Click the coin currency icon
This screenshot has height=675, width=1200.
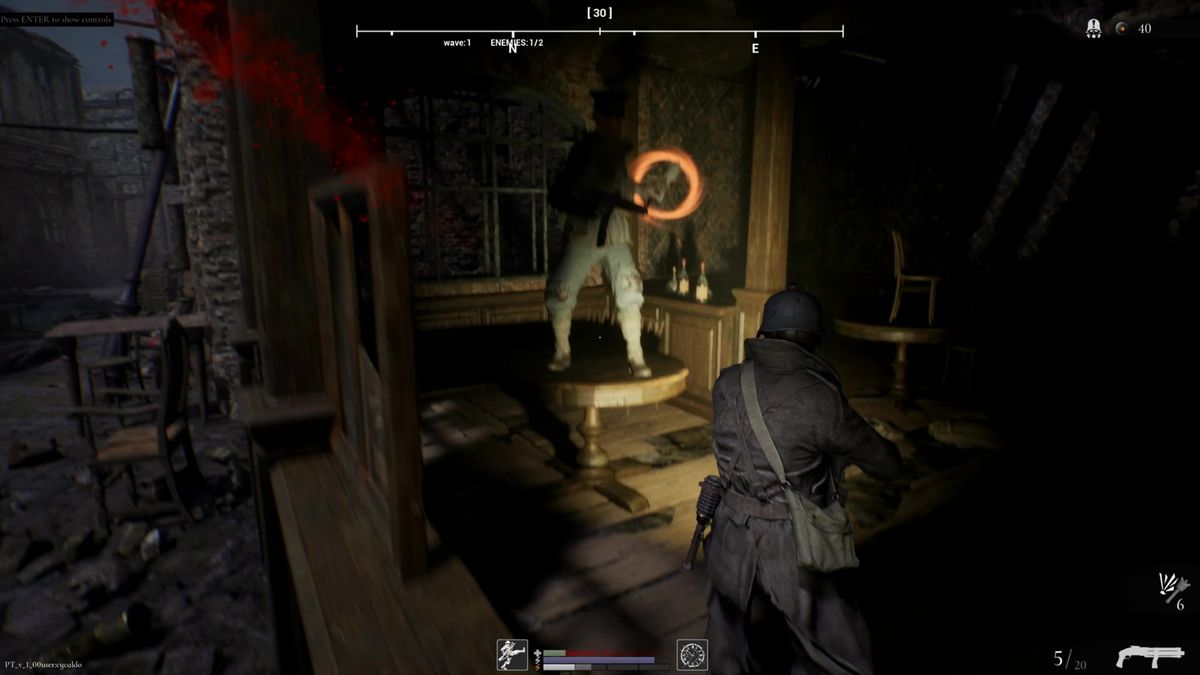(x=1122, y=29)
